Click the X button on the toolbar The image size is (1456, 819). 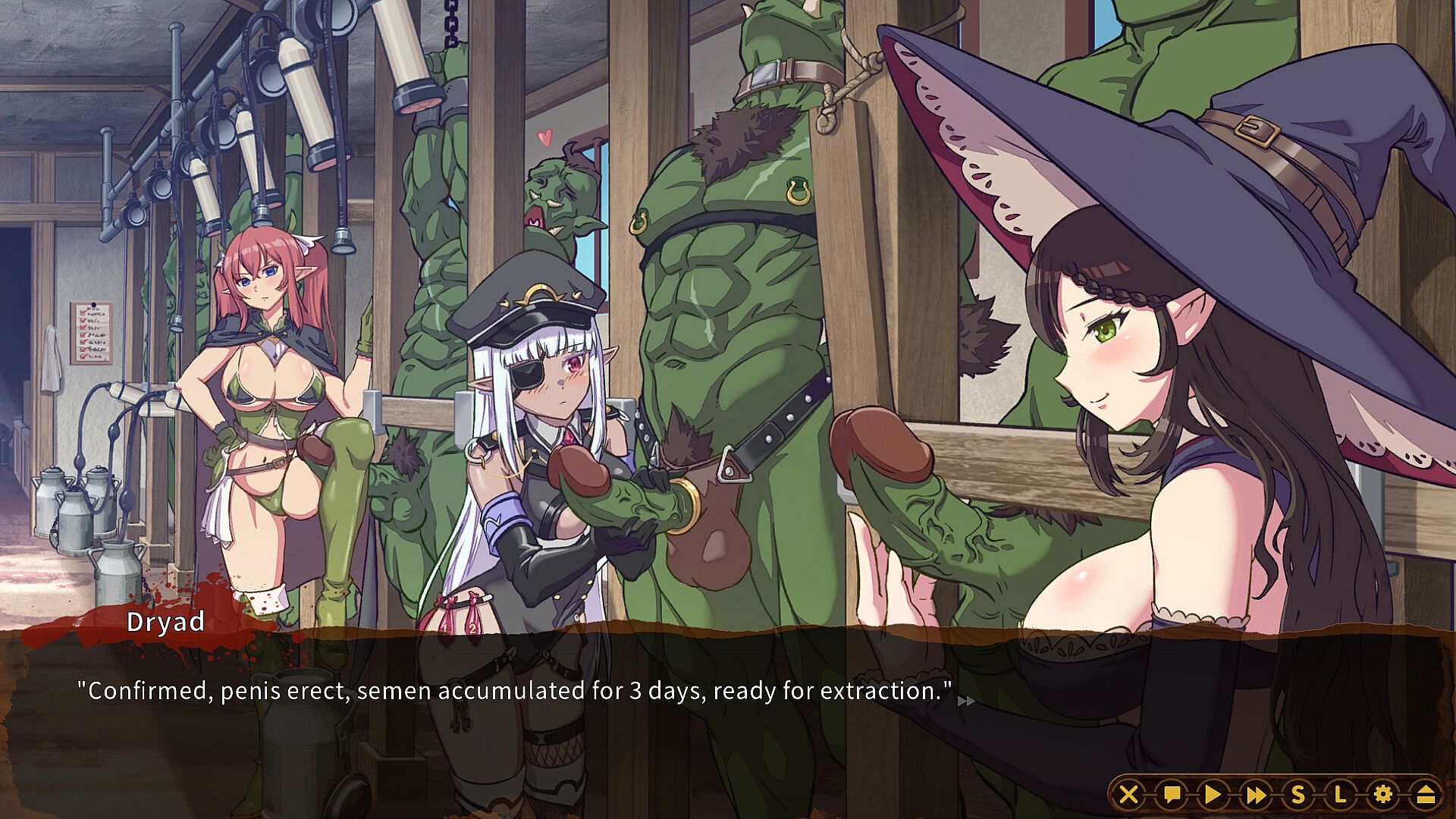[1129, 794]
